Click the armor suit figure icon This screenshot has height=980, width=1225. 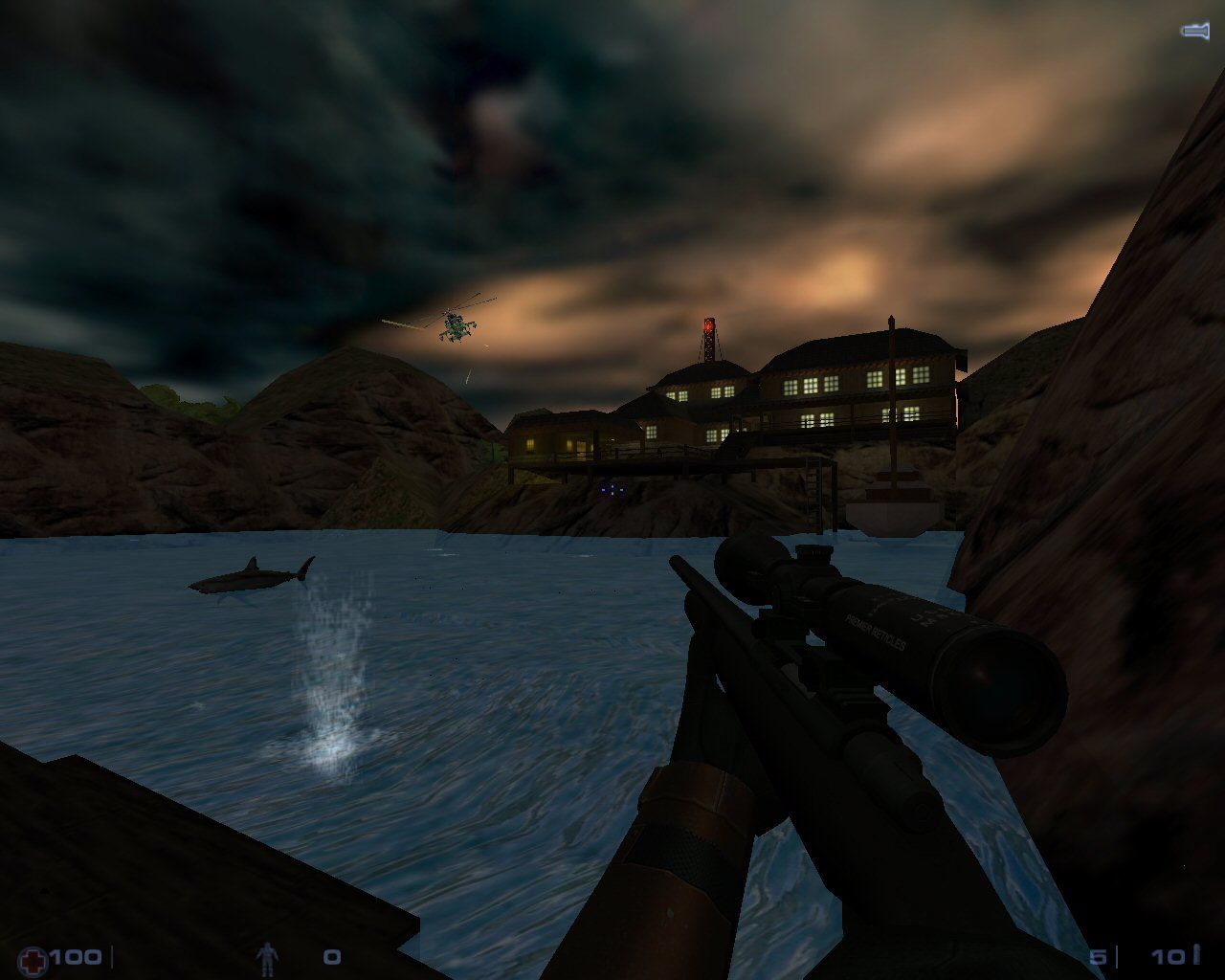coord(269,957)
